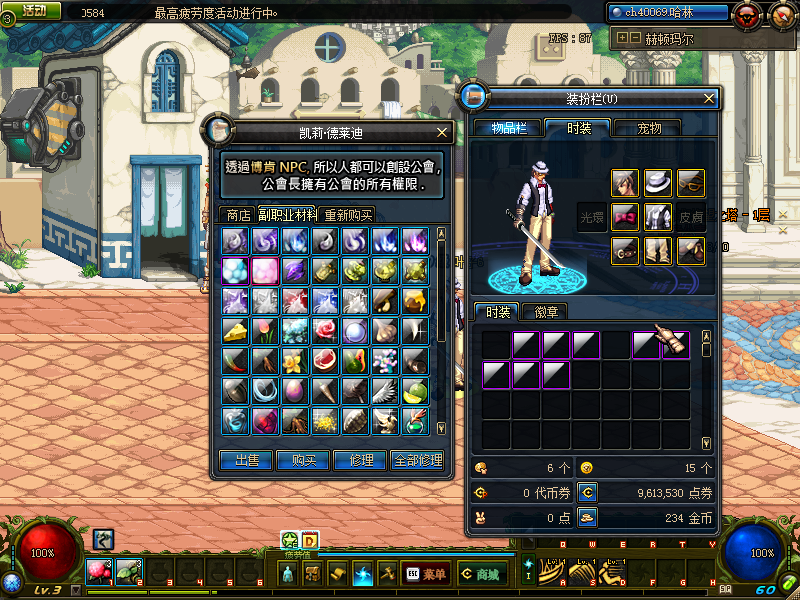Select the 副职业材料 materials tab
800x600 pixels.
(x=288, y=214)
